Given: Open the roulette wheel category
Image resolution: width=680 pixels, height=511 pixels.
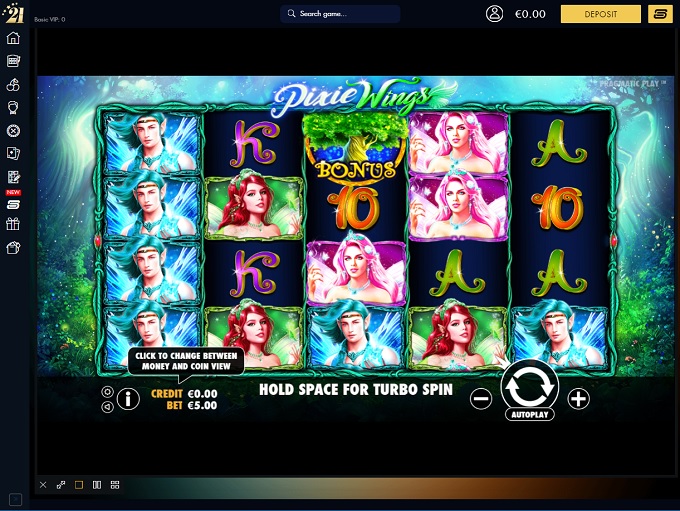Looking at the screenshot, I should pos(14,130).
